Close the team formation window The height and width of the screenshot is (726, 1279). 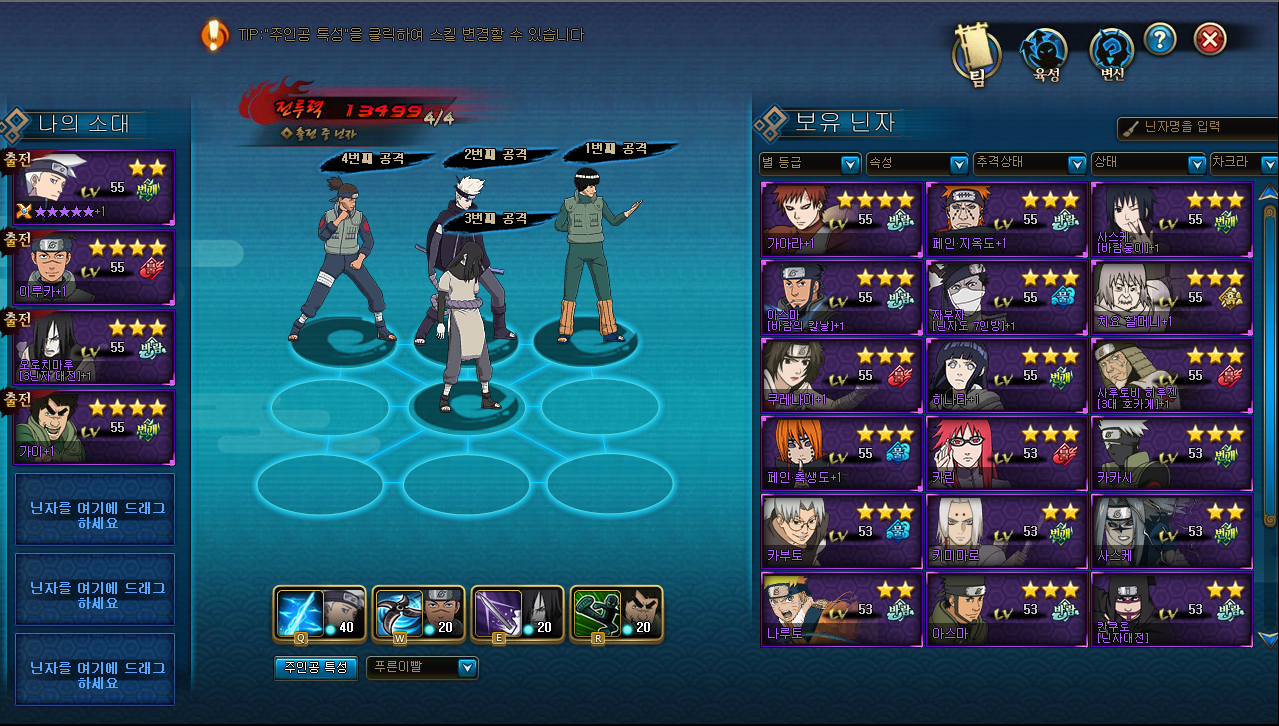click(1210, 40)
